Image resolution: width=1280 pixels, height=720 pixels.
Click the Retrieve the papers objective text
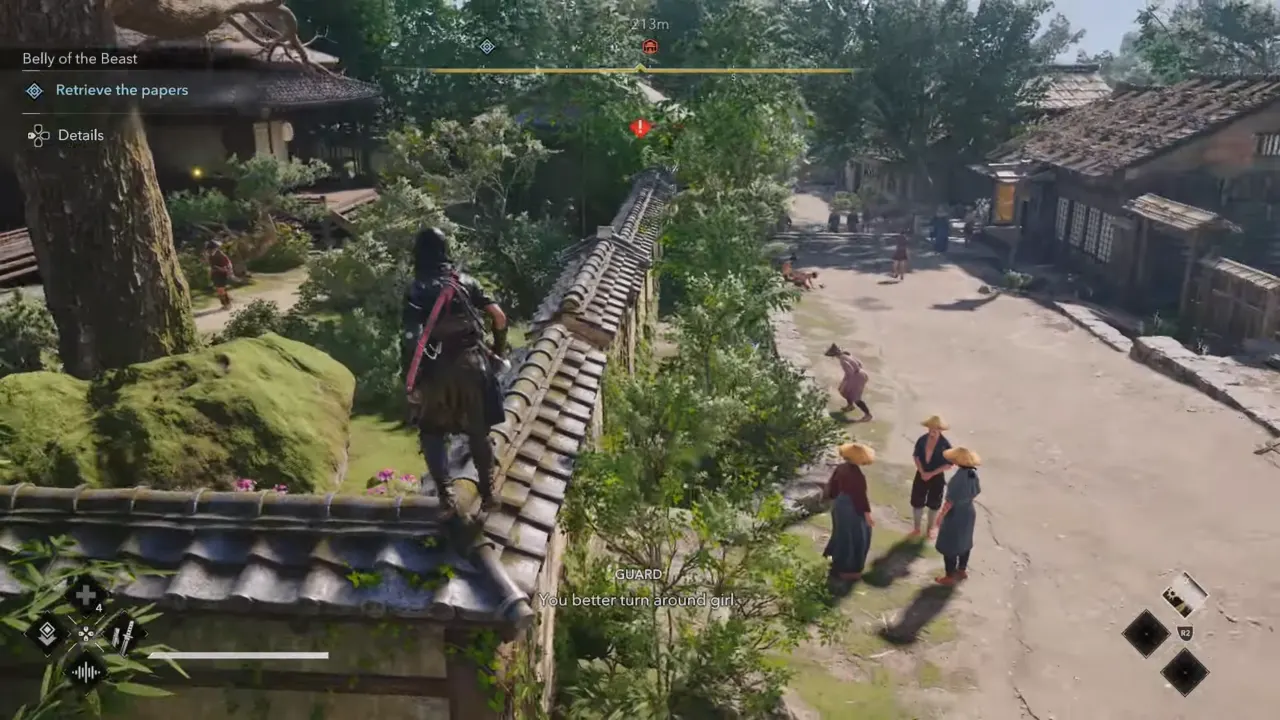[x=122, y=90]
